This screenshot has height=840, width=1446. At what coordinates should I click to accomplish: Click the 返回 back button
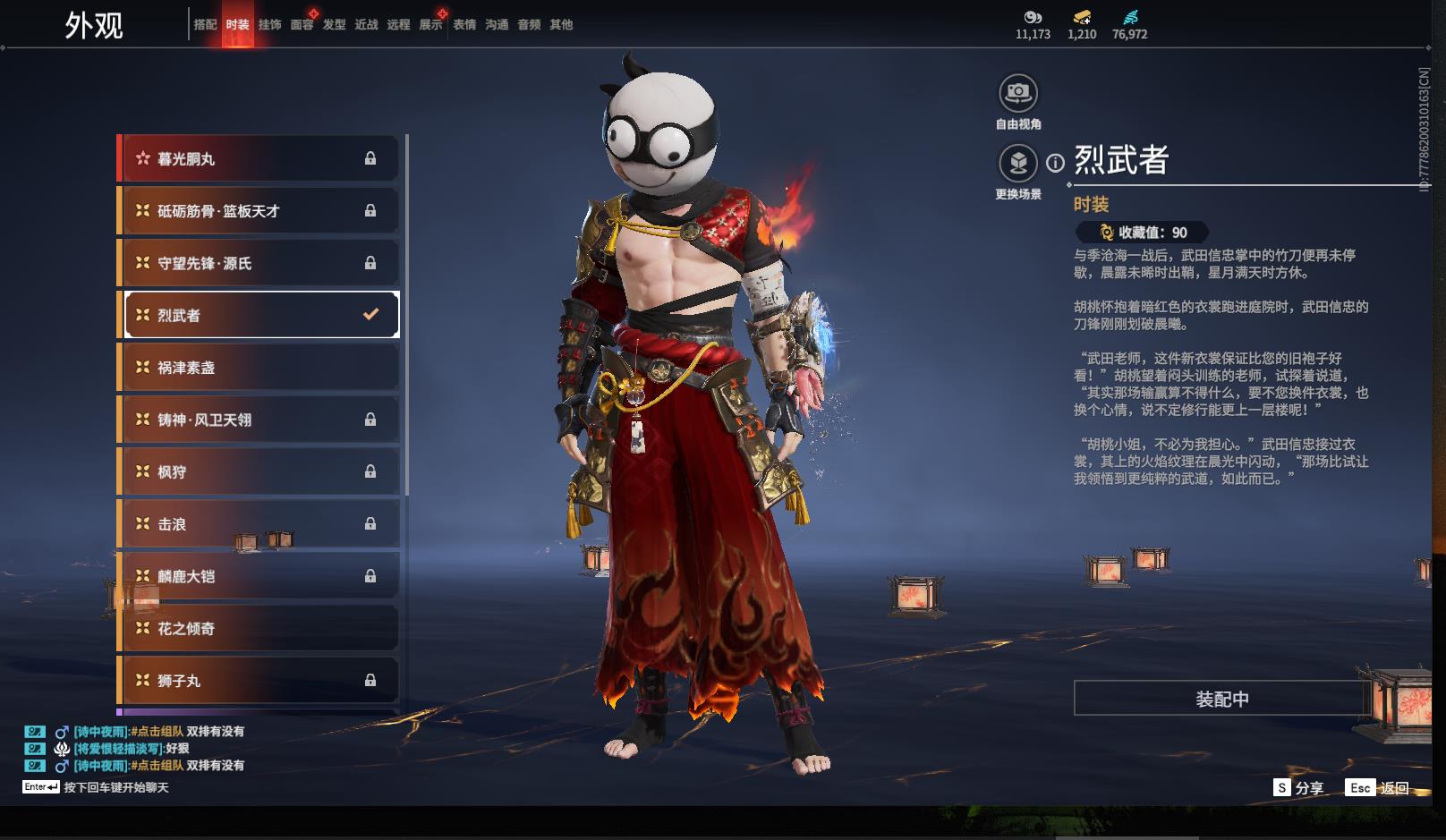[x=1393, y=788]
